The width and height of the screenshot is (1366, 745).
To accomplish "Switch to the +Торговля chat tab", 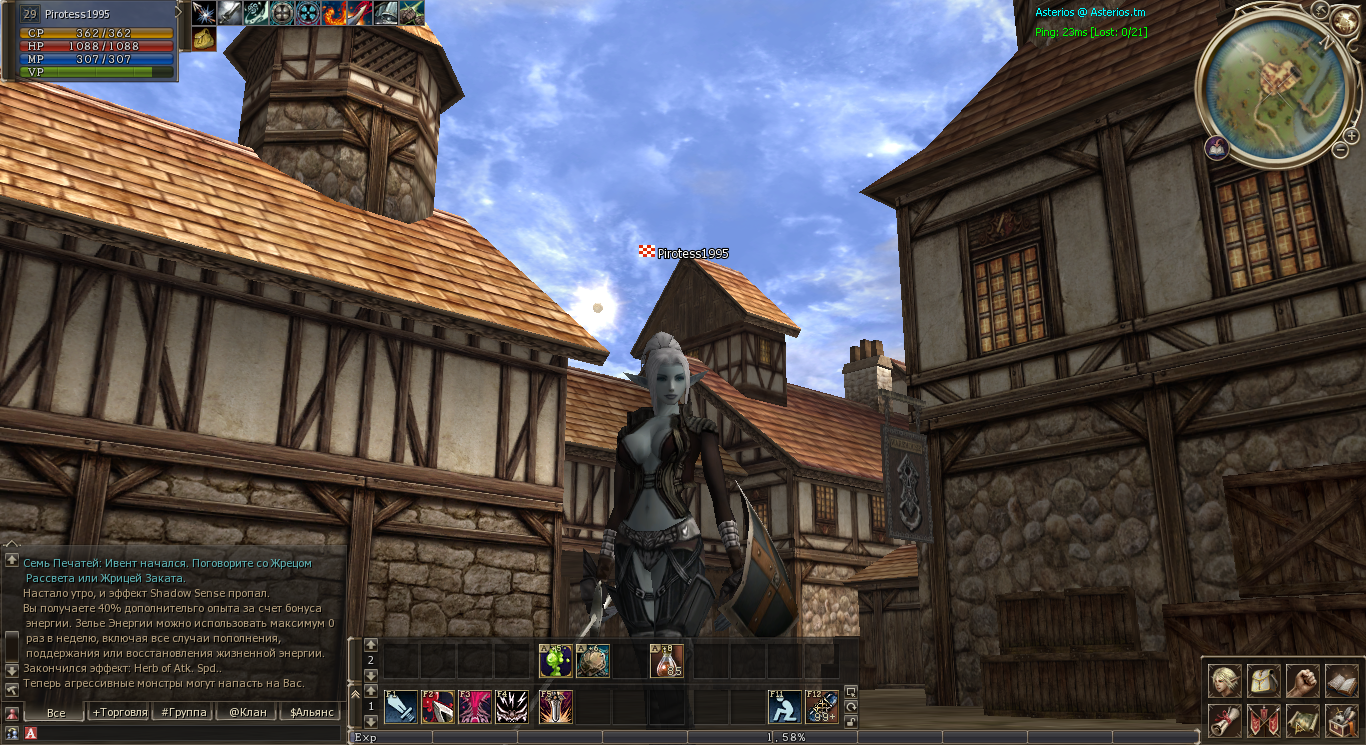I will pyautogui.click(x=119, y=712).
